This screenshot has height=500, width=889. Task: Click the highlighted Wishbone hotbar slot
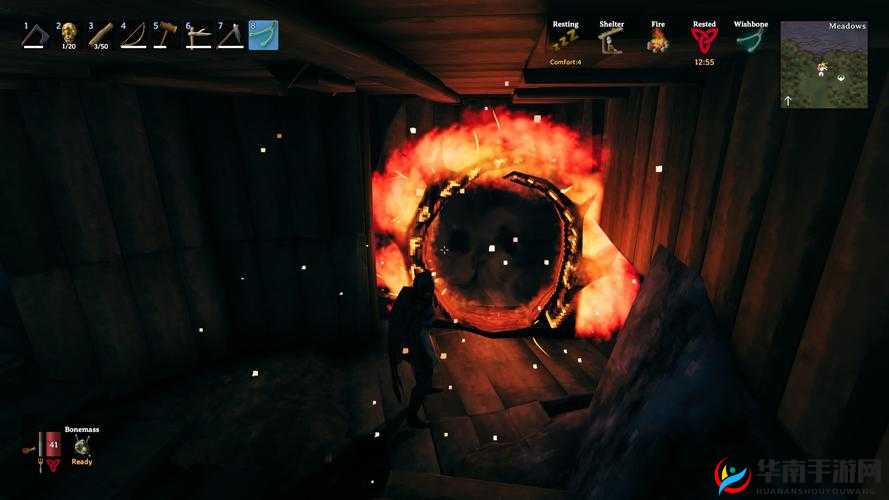pyautogui.click(x=263, y=36)
